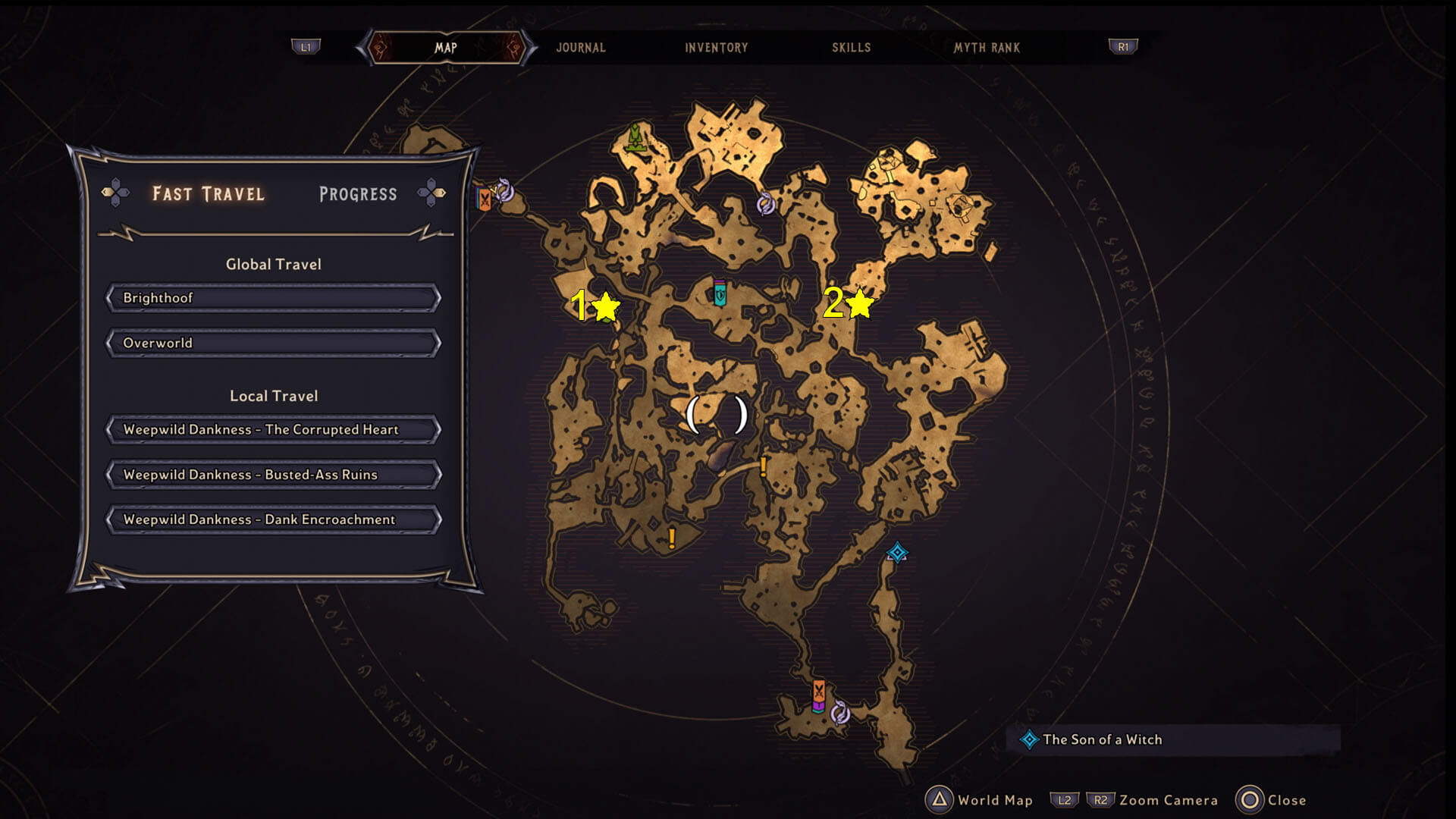Select the green shrine statue map icon

click(635, 138)
